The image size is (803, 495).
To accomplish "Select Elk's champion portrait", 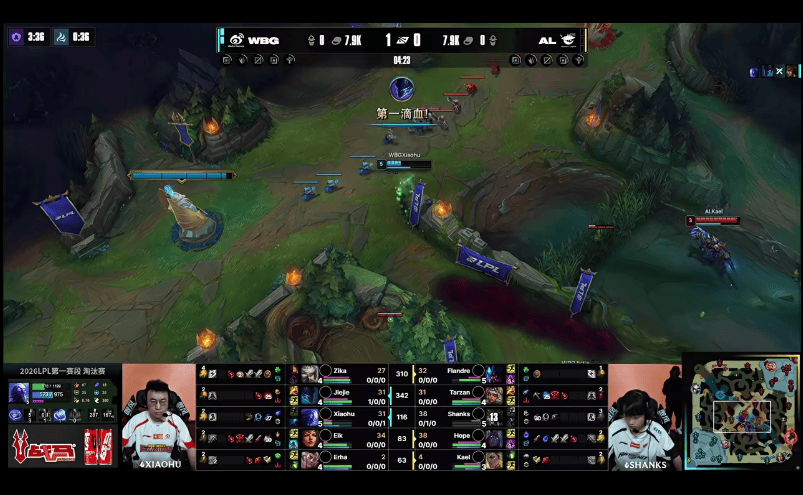I will tap(310, 437).
